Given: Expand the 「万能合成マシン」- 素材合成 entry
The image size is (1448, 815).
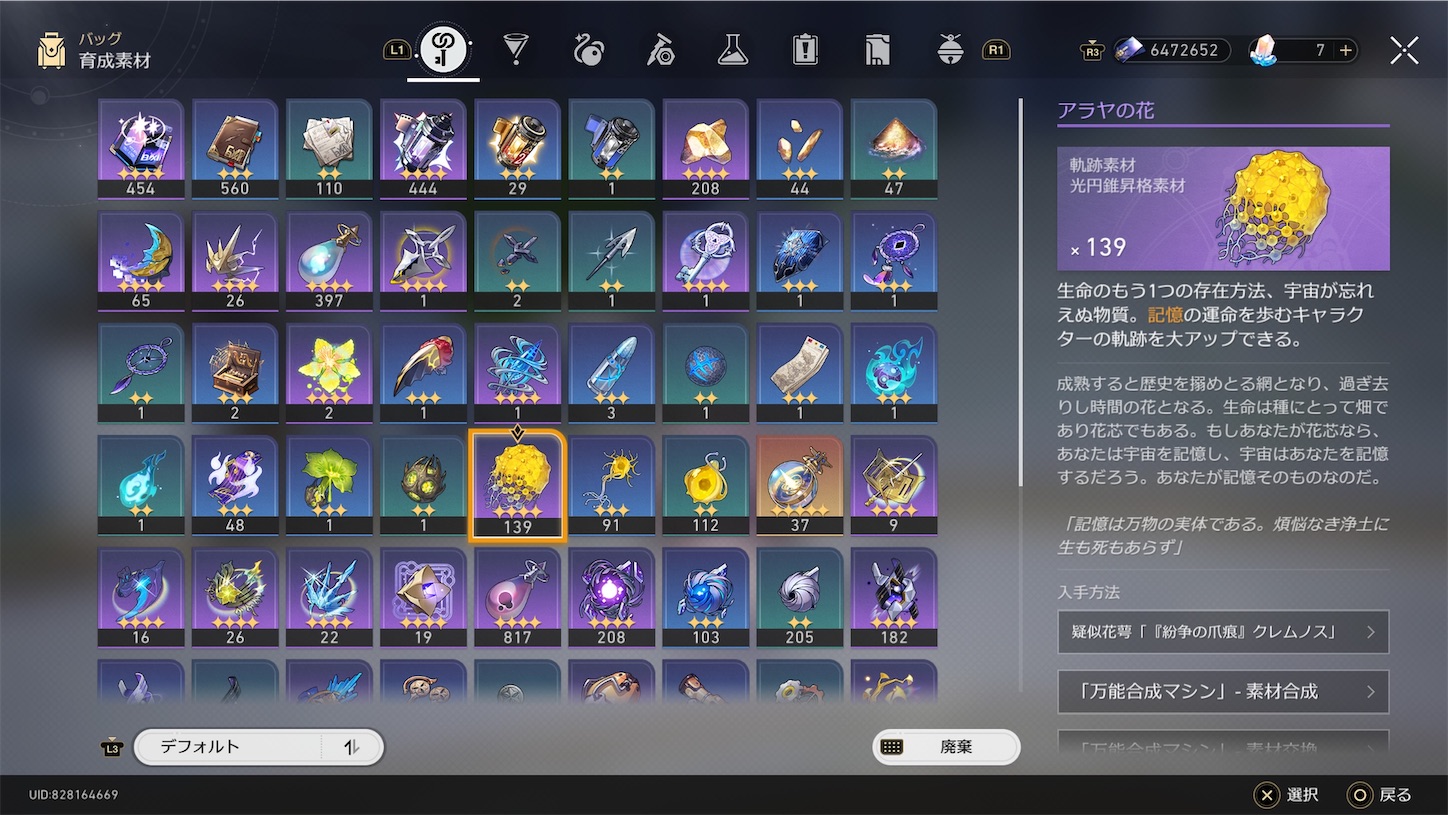Looking at the screenshot, I should tap(1222, 691).
